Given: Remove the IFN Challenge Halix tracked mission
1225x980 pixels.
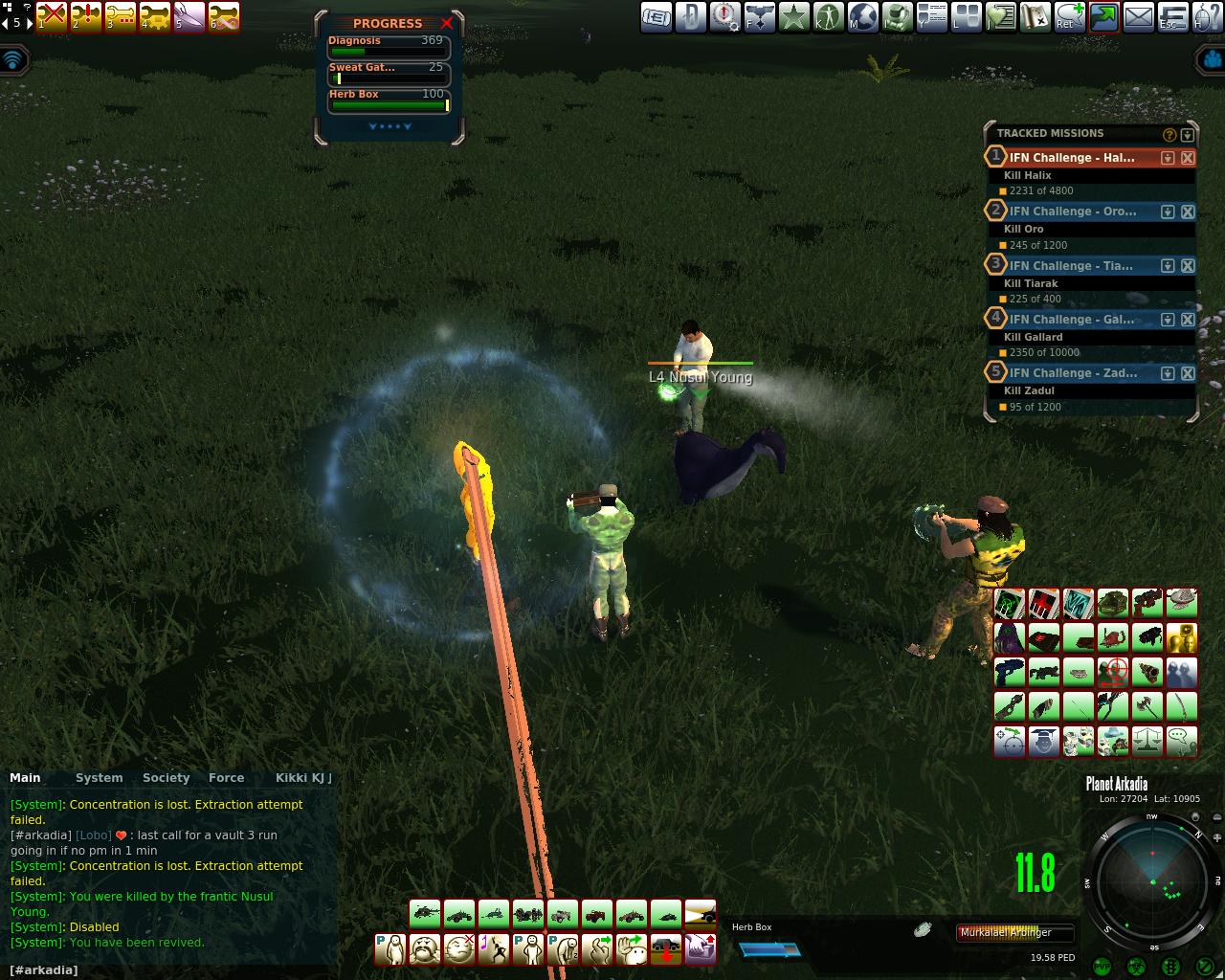Looking at the screenshot, I should (1188, 158).
